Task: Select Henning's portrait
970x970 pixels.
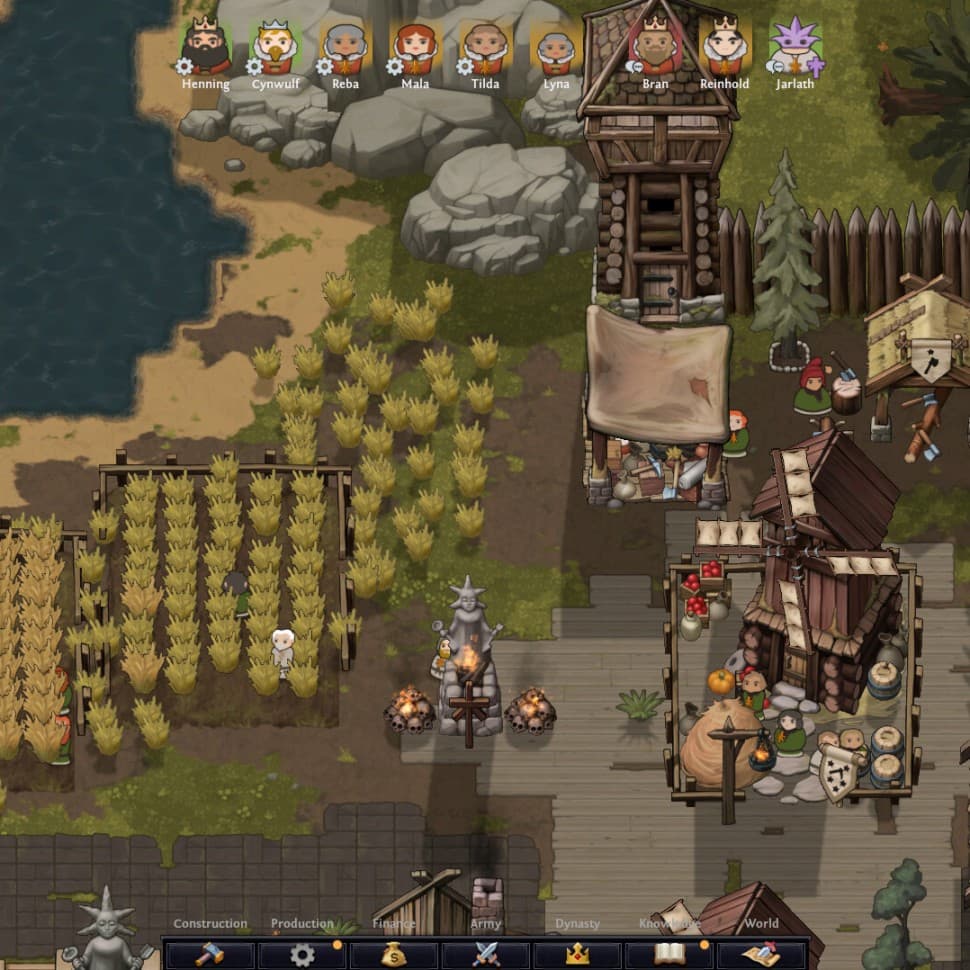Action: coord(206,47)
